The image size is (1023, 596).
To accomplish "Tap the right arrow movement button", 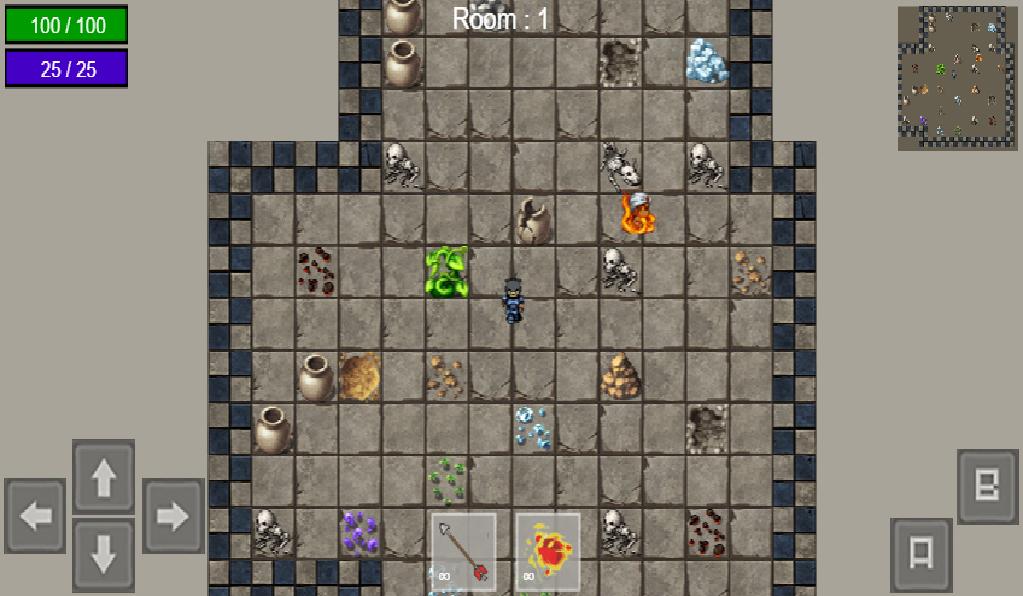I will coord(172,516).
